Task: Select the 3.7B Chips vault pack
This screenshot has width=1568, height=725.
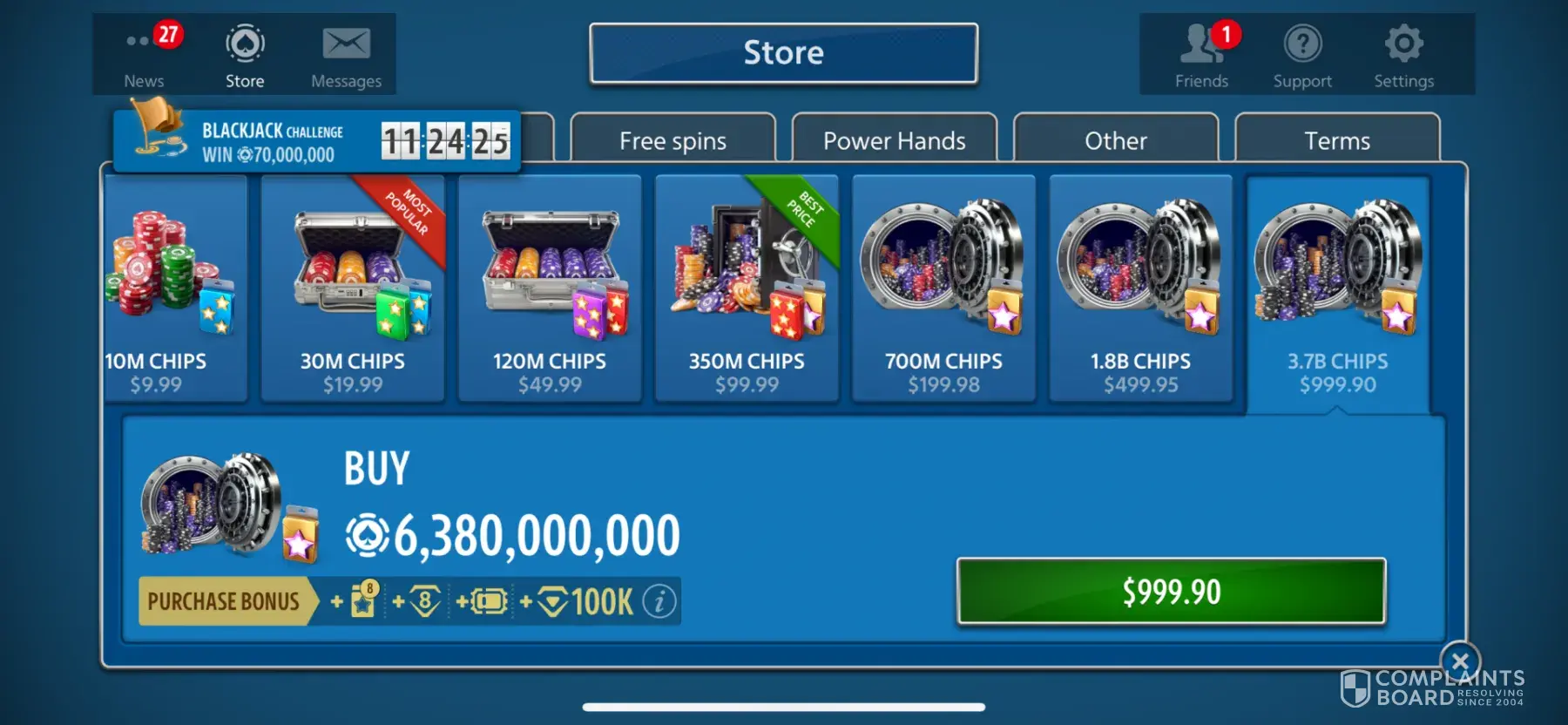Action: (x=1337, y=288)
